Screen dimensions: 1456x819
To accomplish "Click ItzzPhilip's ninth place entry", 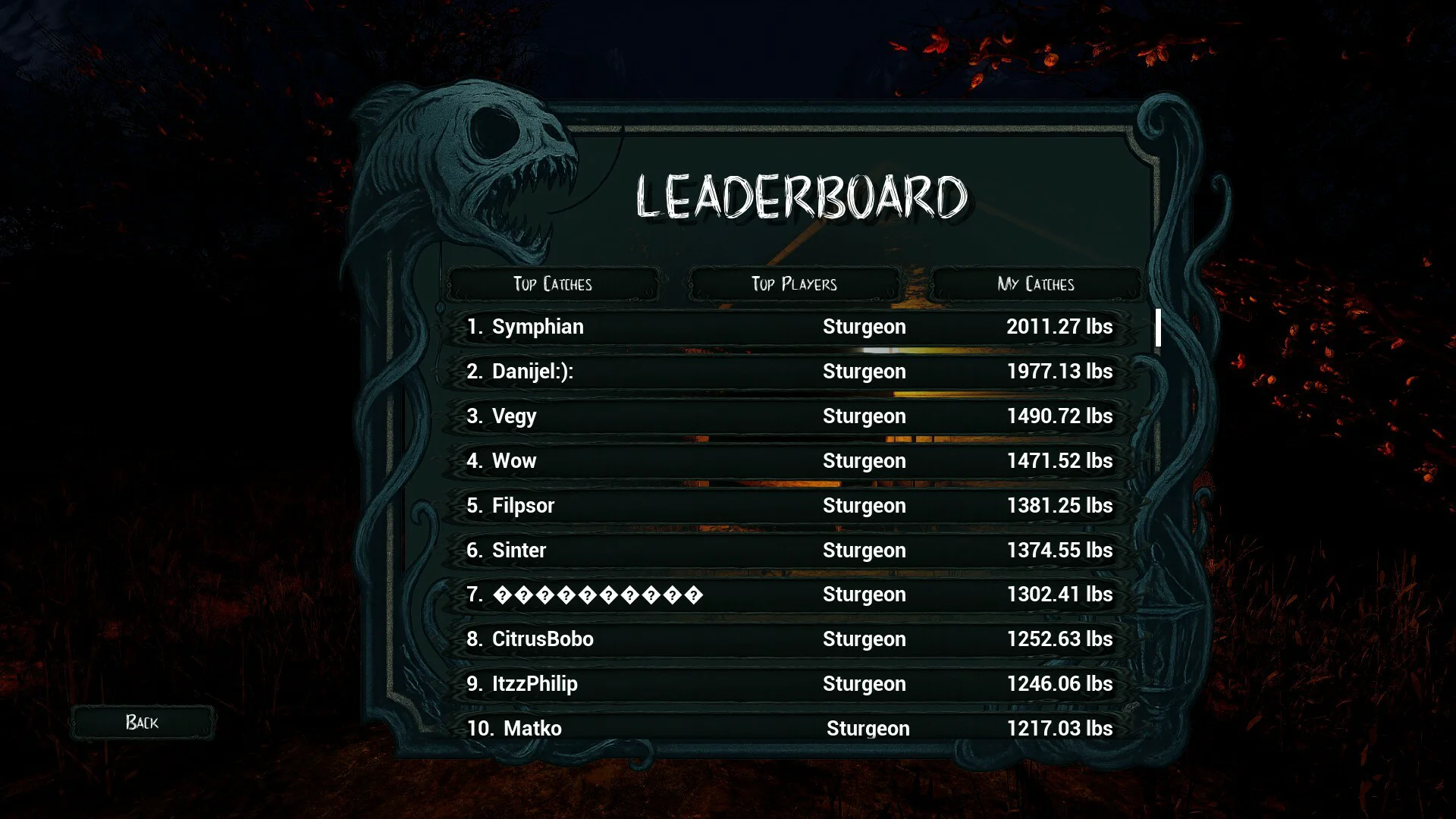I will point(789,684).
